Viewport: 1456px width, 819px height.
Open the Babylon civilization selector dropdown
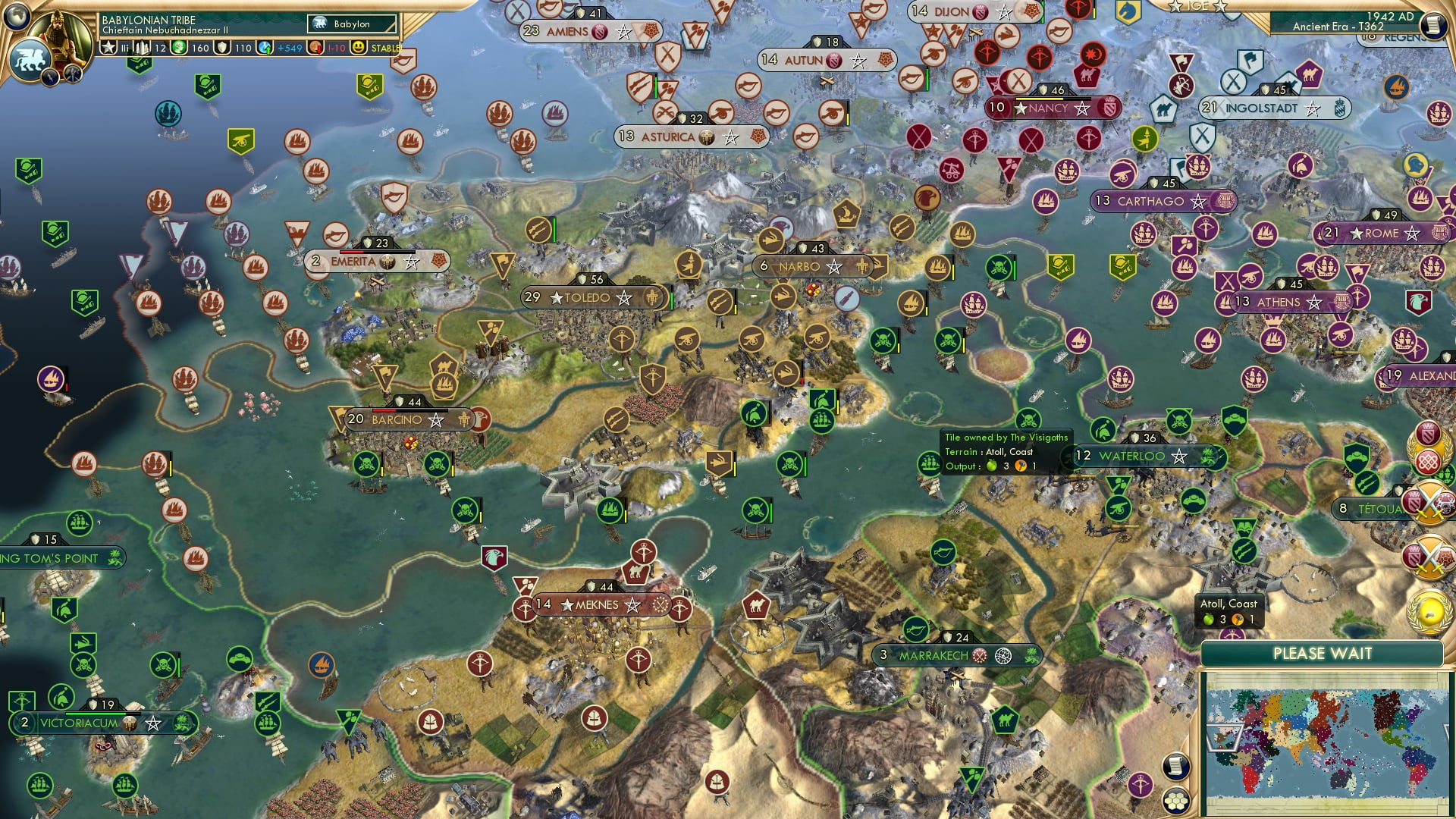click(x=350, y=24)
